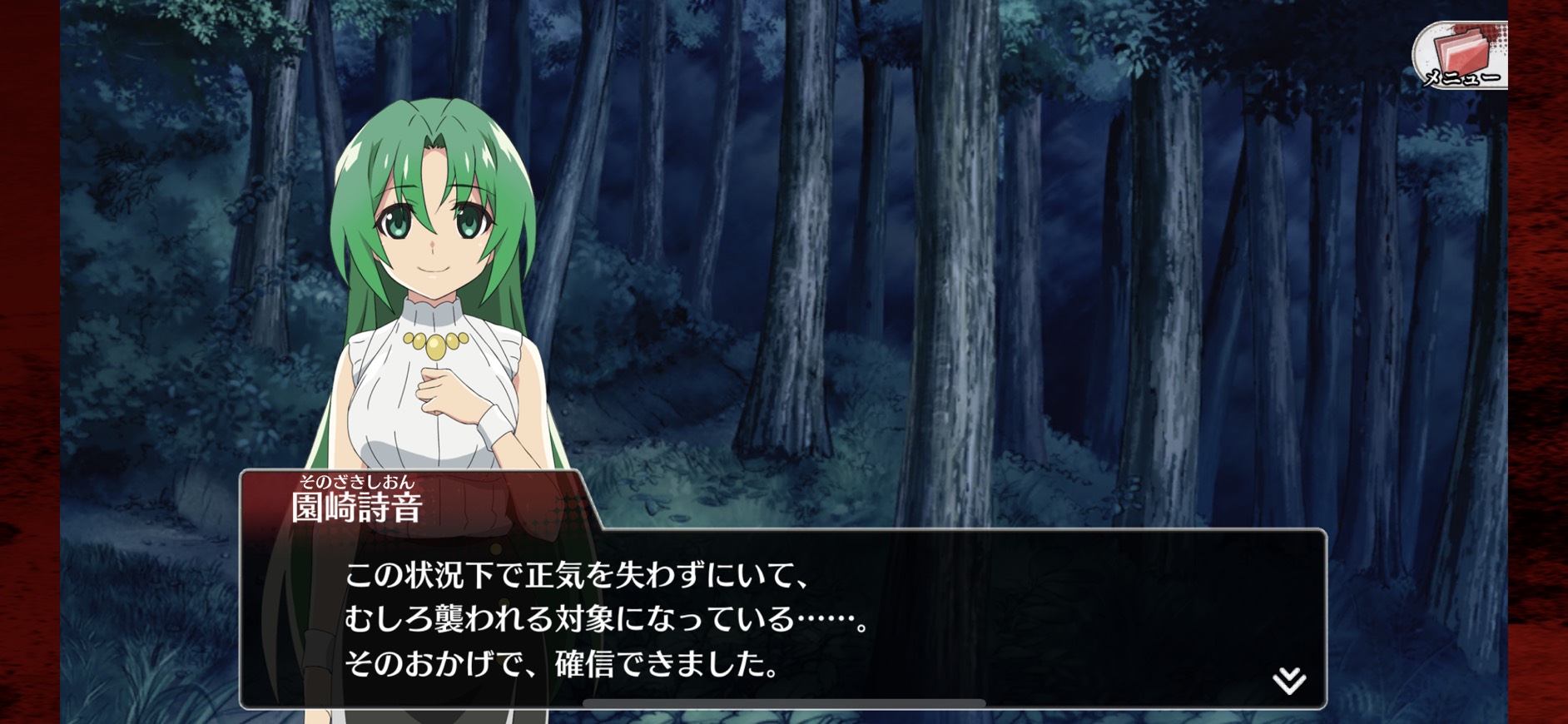Viewport: 1568px width, 724px height.
Task: Open the メニュー folder button
Action: (x=1461, y=55)
